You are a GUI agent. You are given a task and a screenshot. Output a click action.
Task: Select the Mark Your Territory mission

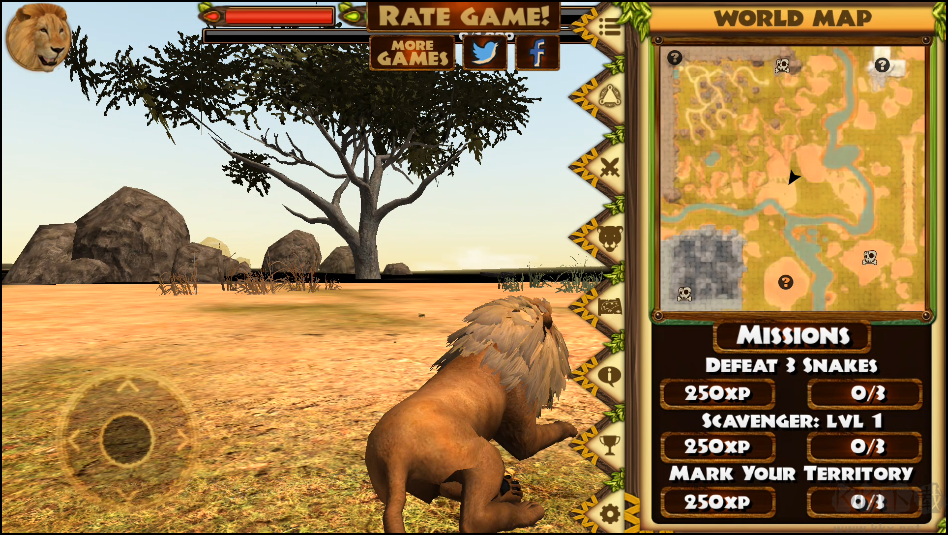click(791, 473)
